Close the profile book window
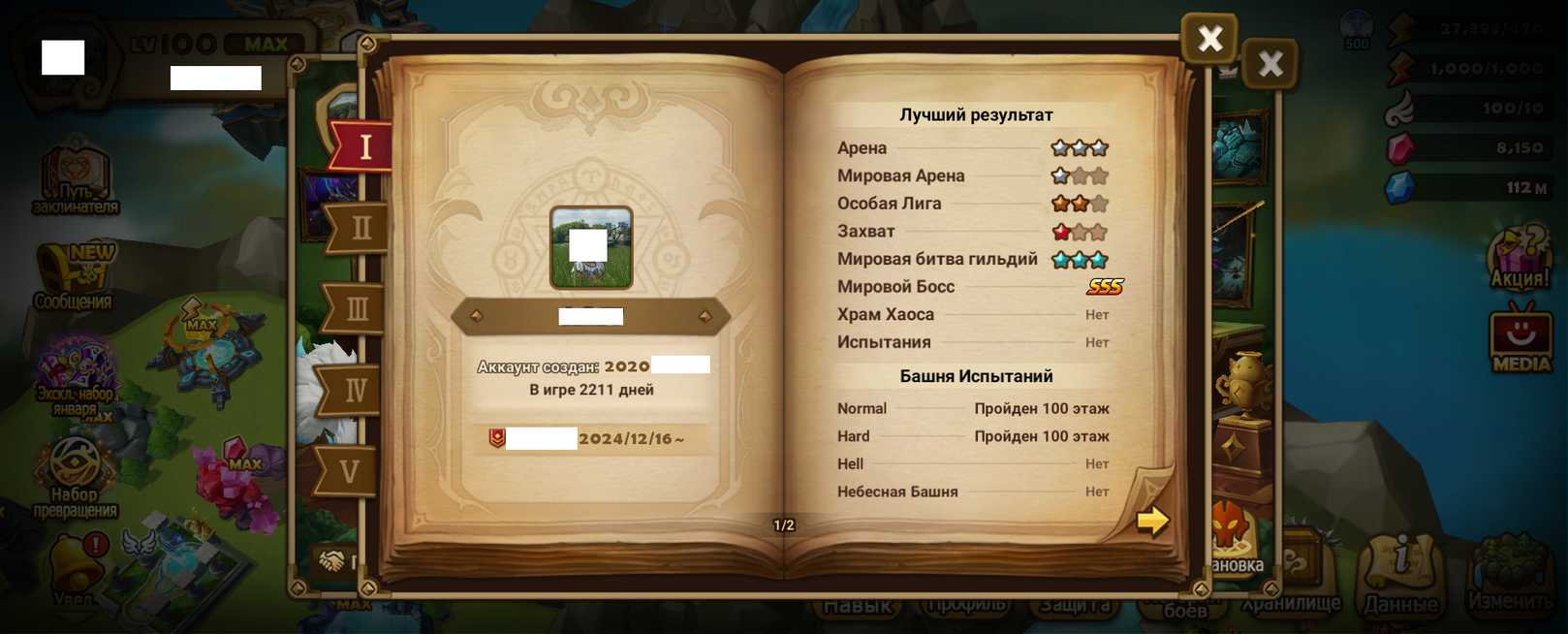Screen dimensions: 1568x634 coord(1208,39)
